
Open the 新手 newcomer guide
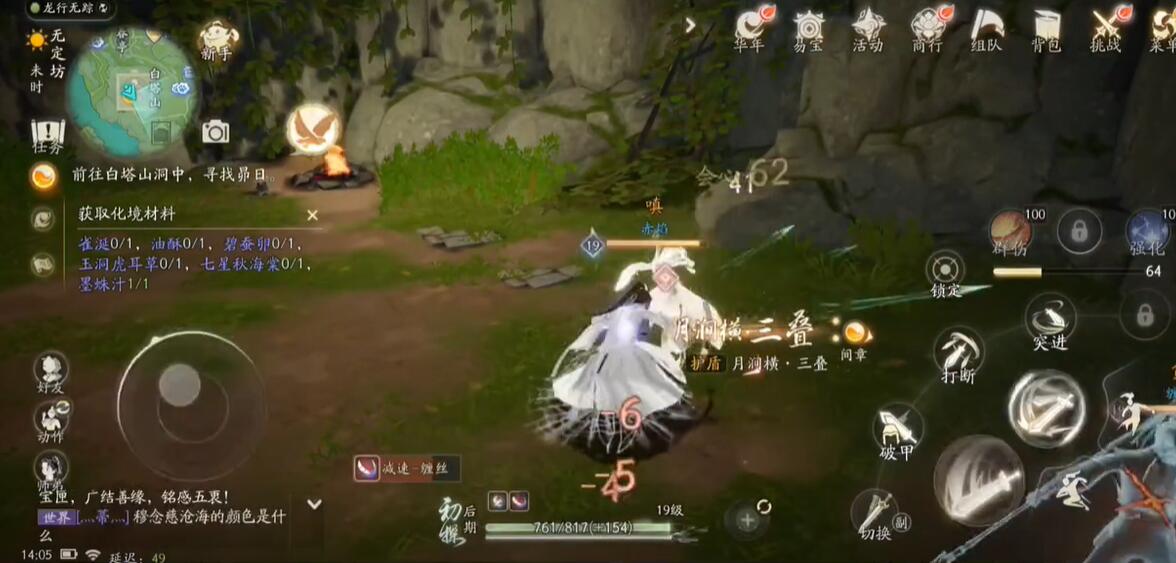217,38
